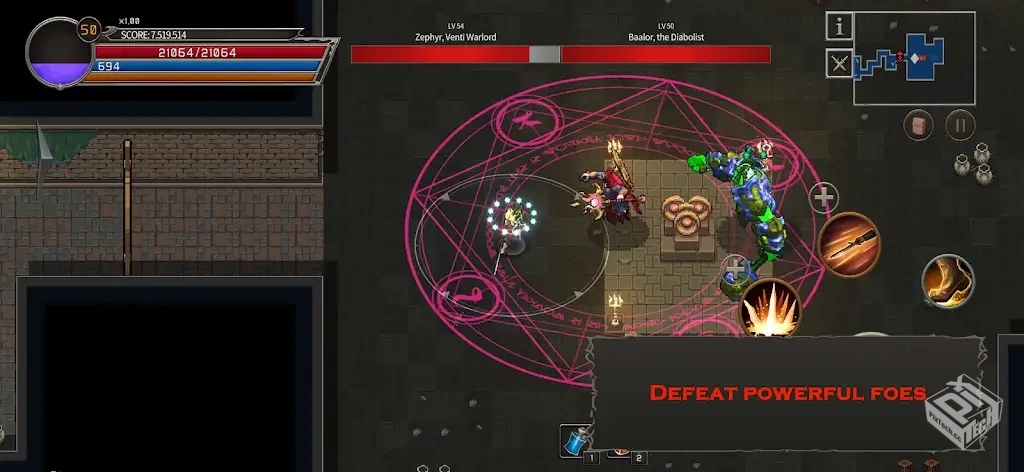Tap the crossed swords icon
The height and width of the screenshot is (472, 1024).
839,65
